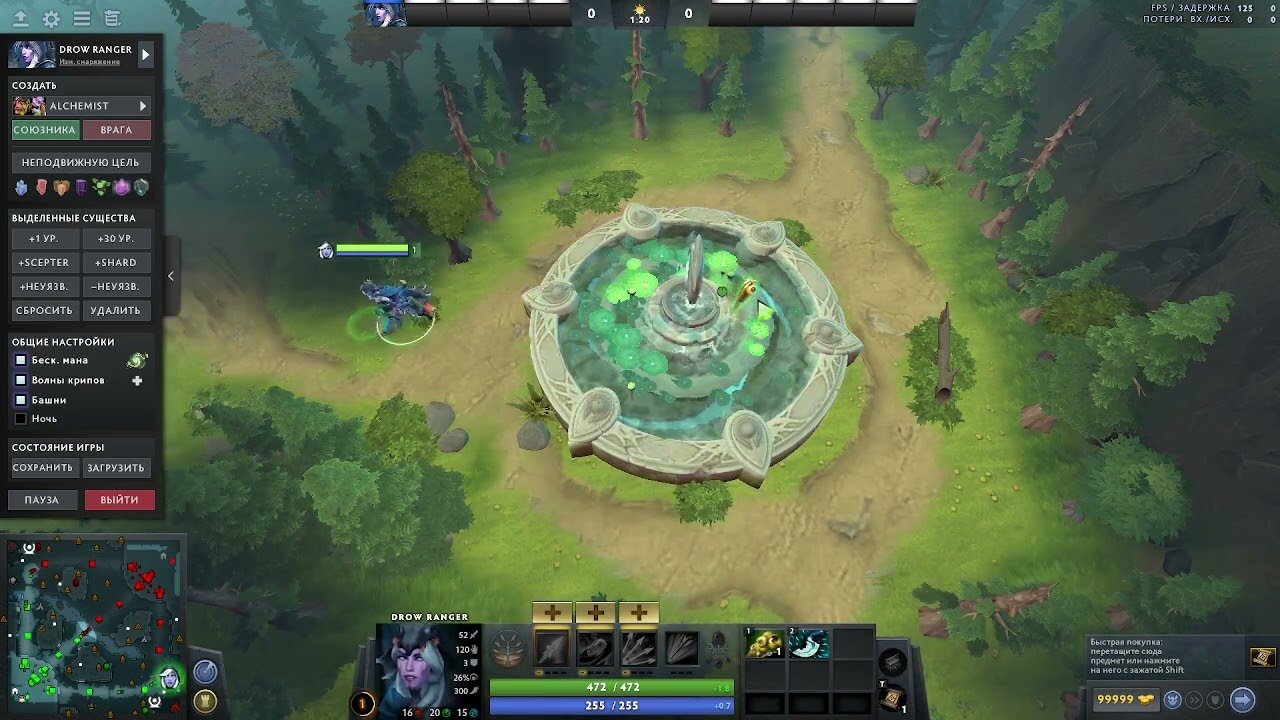1280x720 pixels.
Task: Save game state with СОХРАНИТЬ
Action: click(x=44, y=468)
